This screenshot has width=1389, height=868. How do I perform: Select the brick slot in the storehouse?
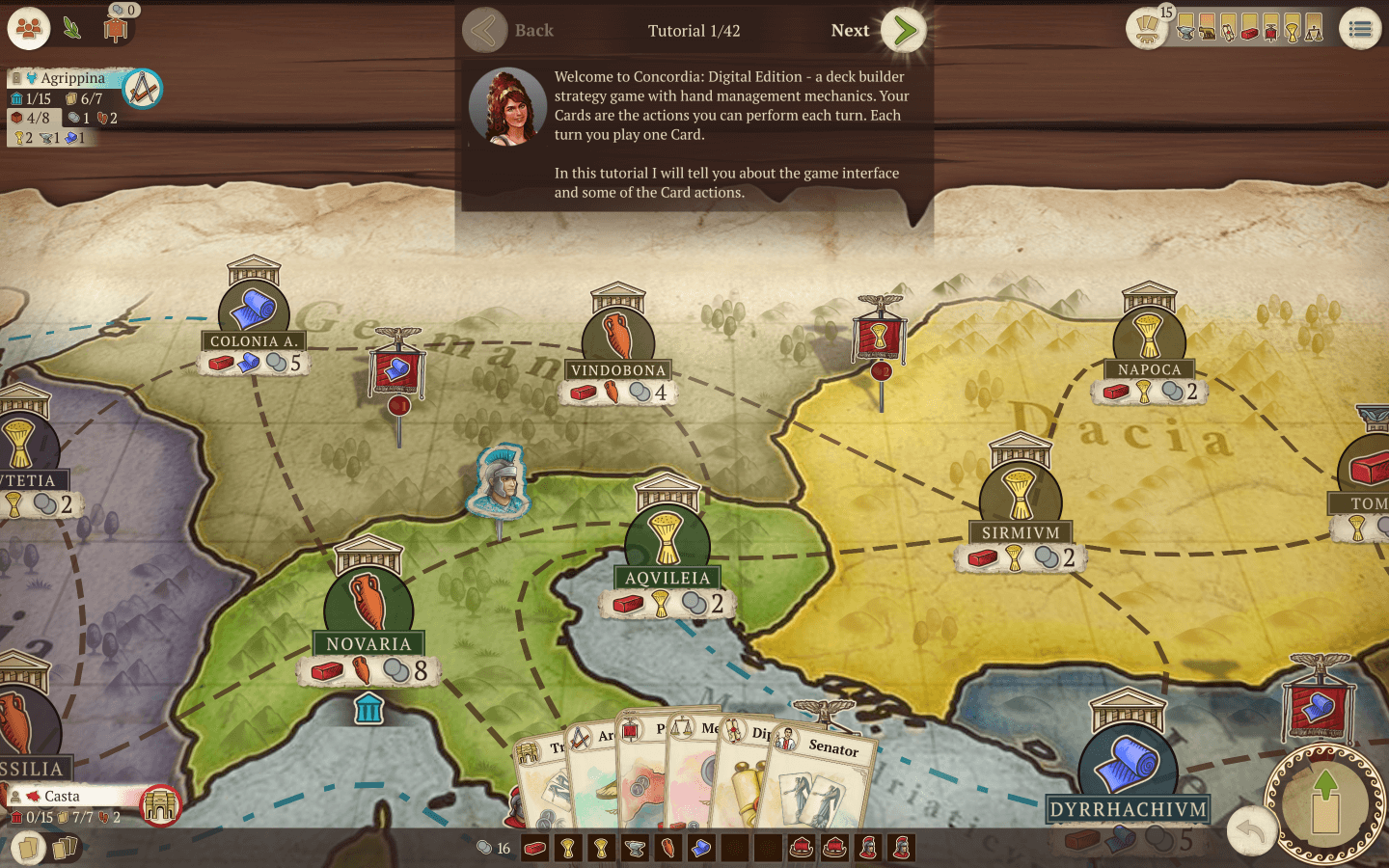534,849
